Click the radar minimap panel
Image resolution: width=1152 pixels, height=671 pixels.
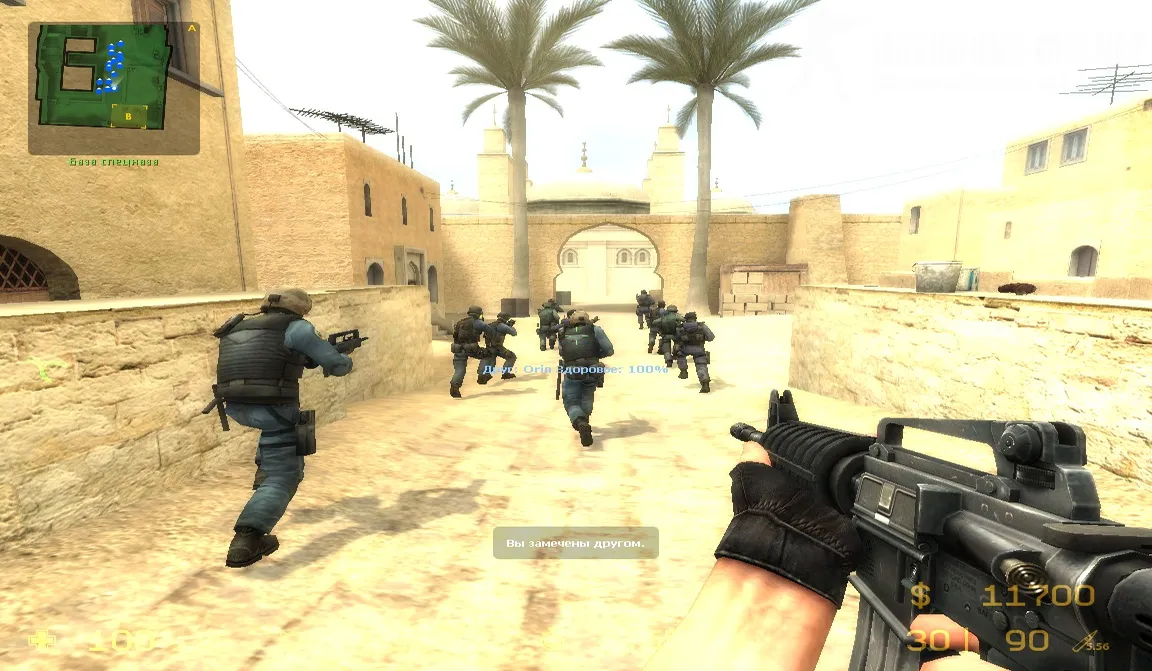[113, 88]
